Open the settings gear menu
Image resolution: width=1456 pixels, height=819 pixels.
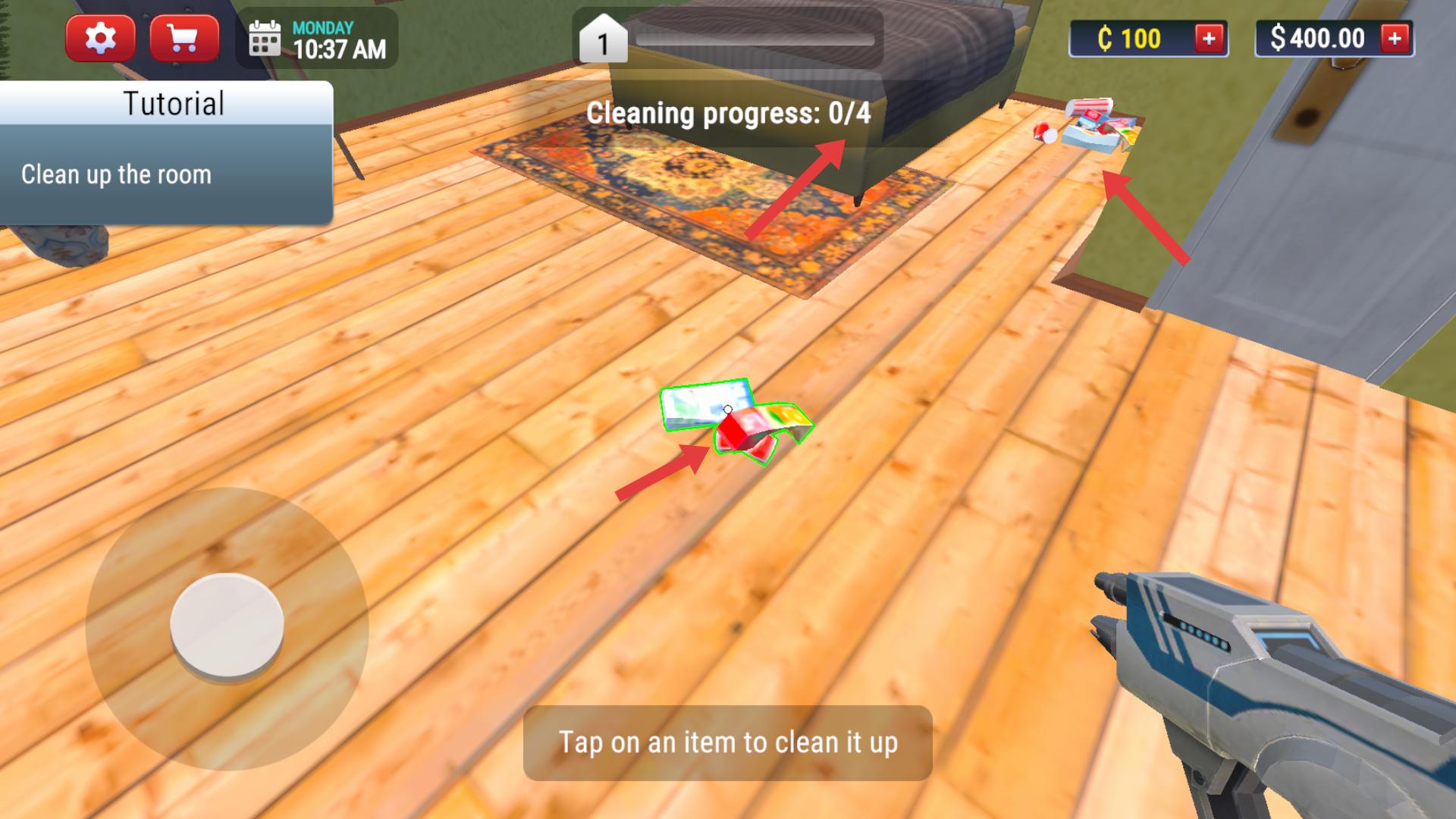[100, 38]
